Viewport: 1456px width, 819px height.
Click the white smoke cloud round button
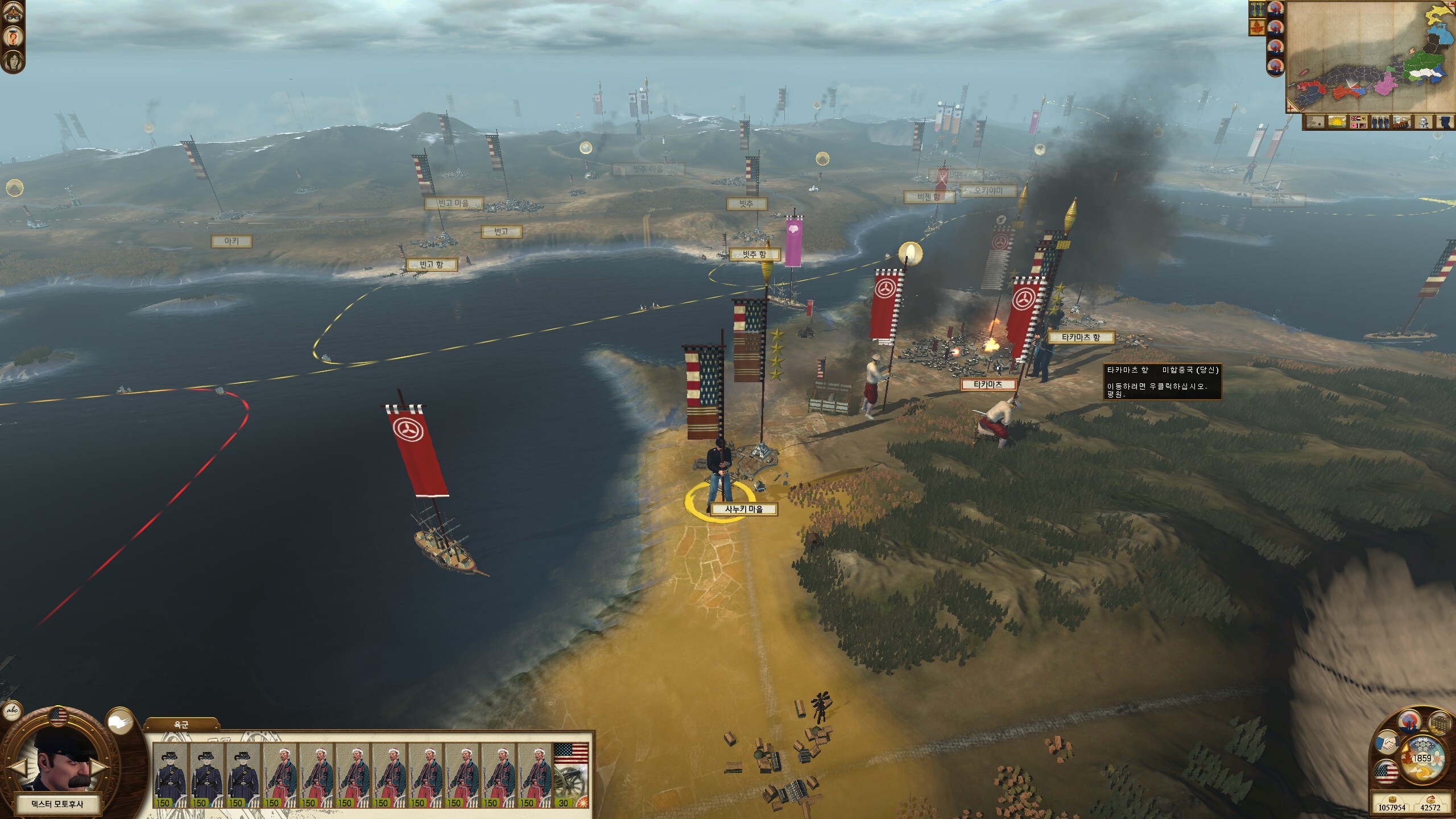point(119,721)
